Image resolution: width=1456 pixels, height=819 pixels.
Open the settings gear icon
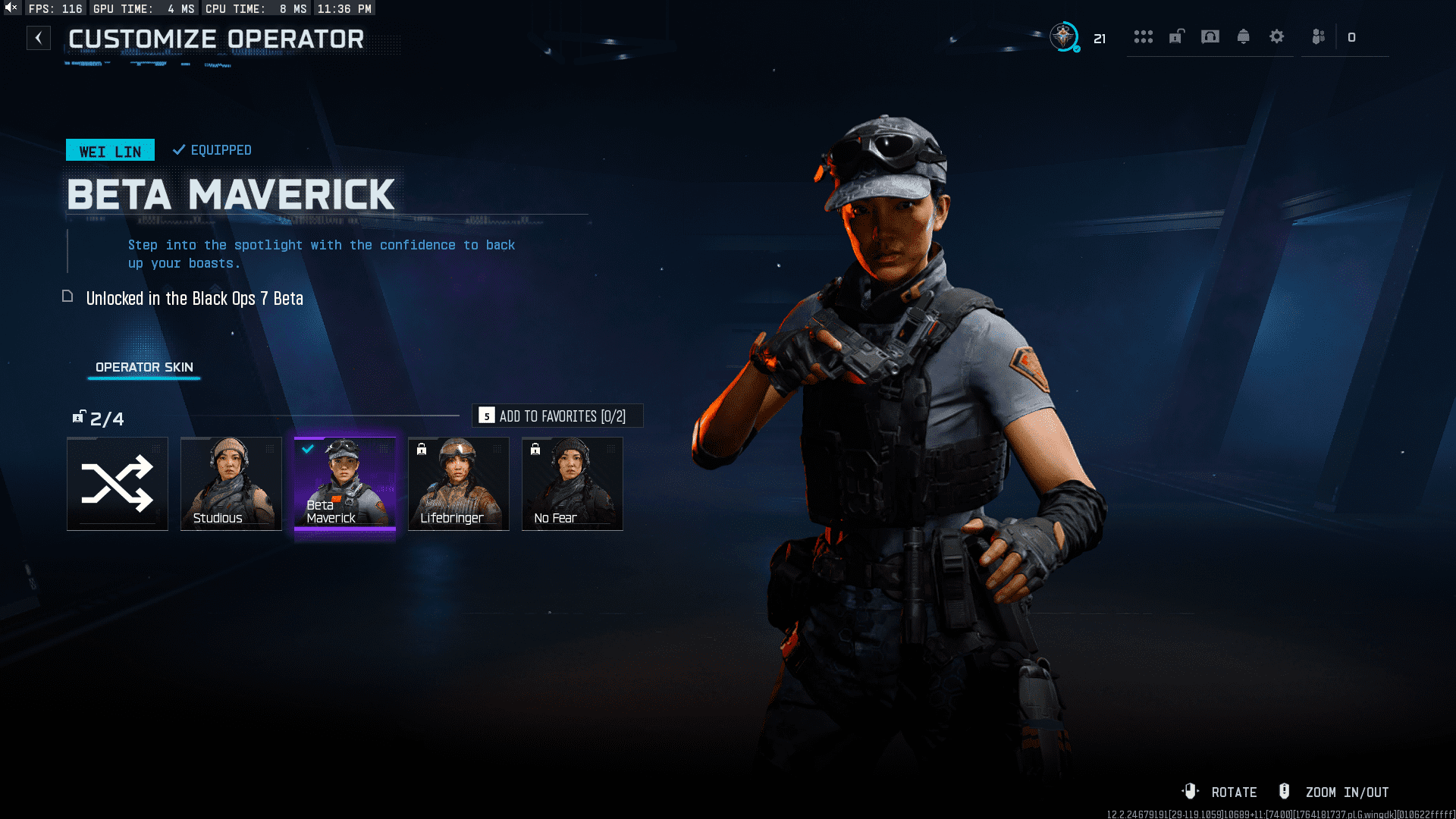1277,36
